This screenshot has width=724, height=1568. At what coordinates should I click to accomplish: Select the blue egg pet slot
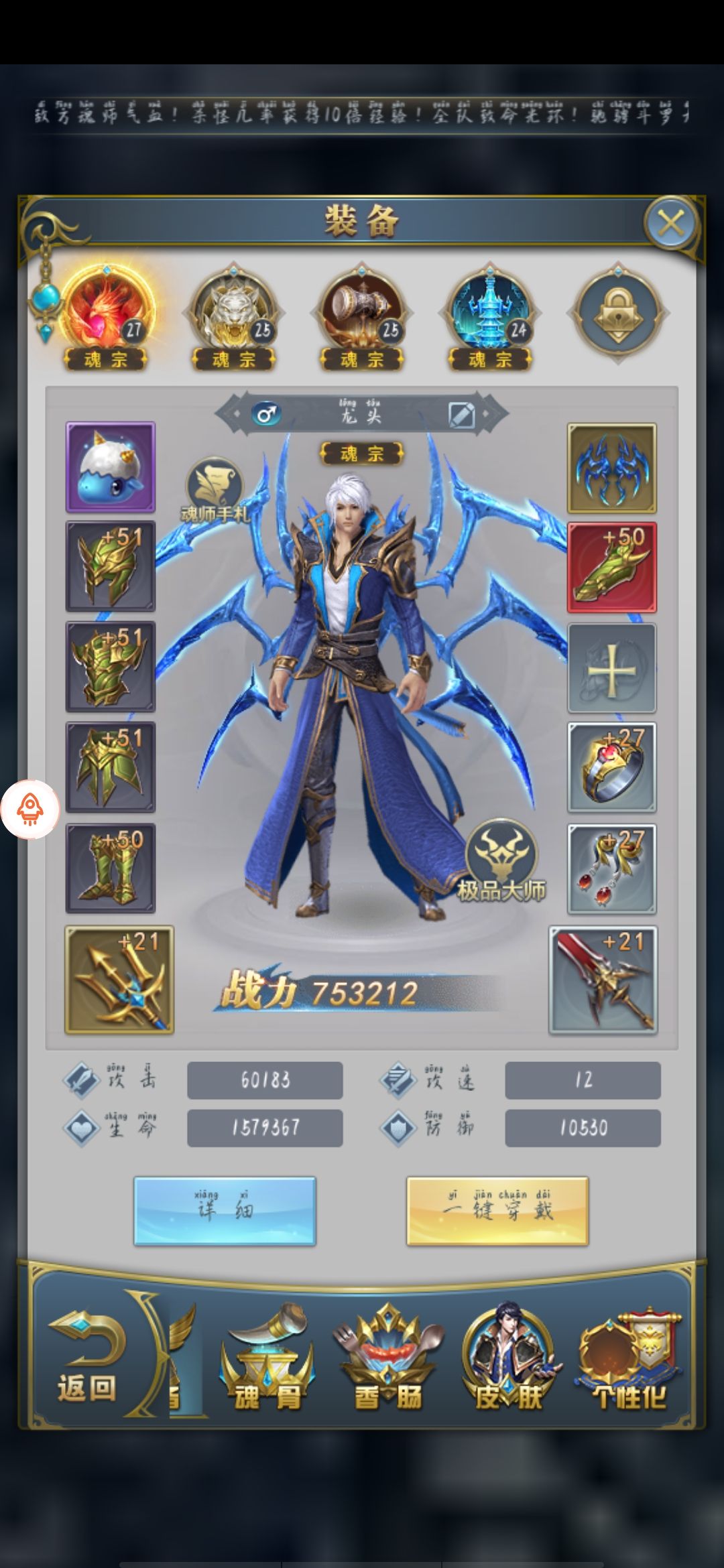point(111,467)
